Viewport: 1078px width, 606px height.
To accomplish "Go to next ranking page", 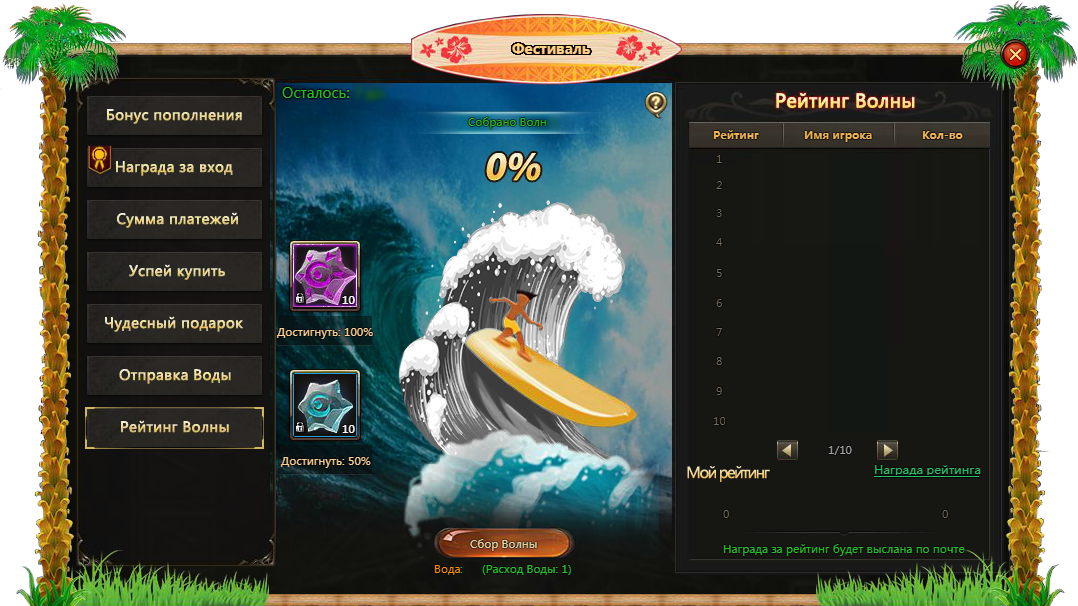I will [x=887, y=450].
